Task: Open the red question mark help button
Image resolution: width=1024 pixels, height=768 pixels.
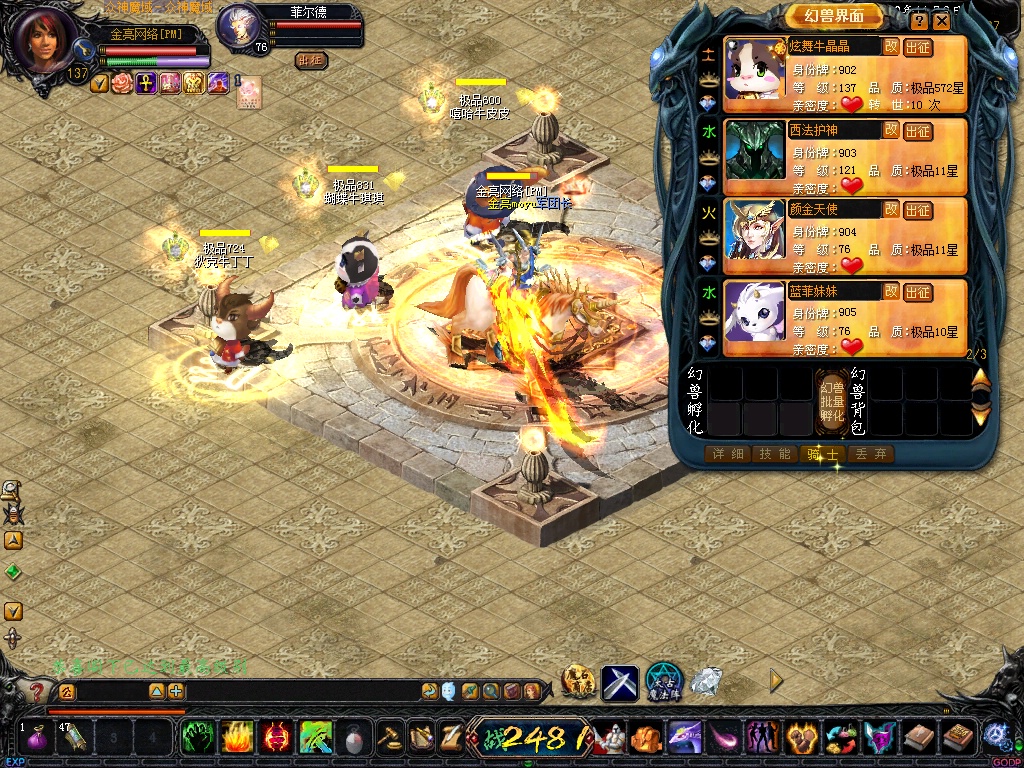Action: [37, 691]
